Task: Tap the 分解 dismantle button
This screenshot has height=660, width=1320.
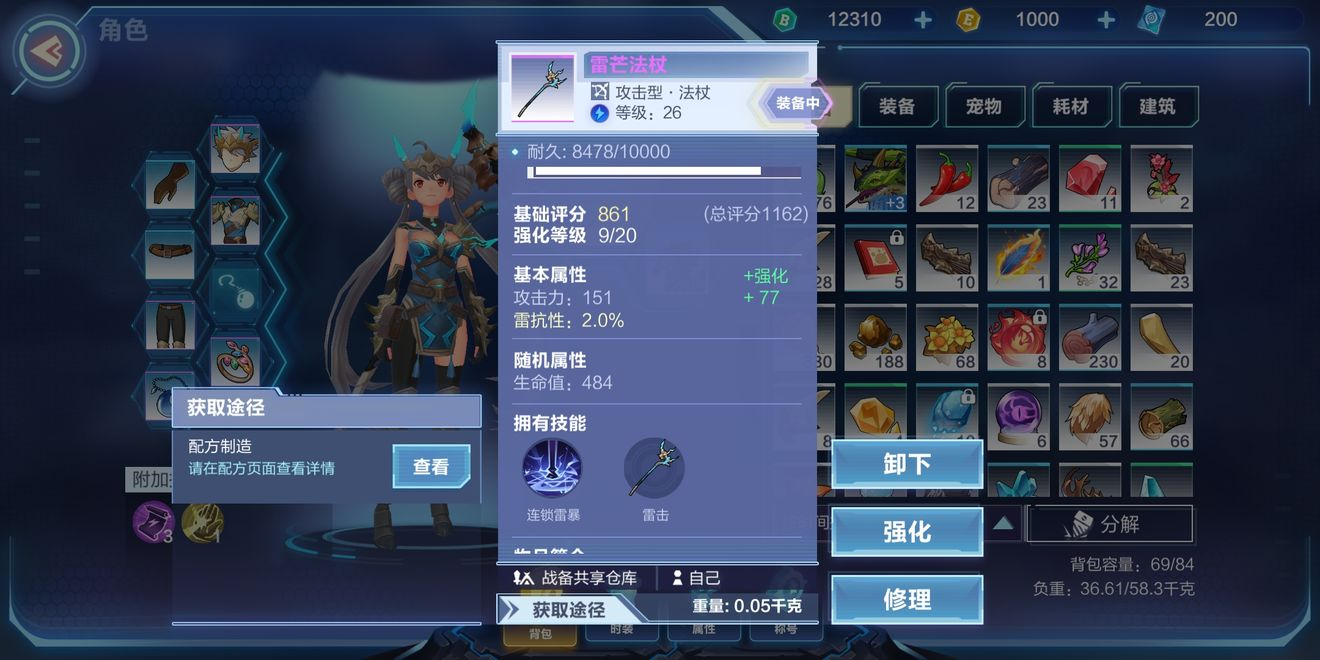Action: pos(1110,524)
